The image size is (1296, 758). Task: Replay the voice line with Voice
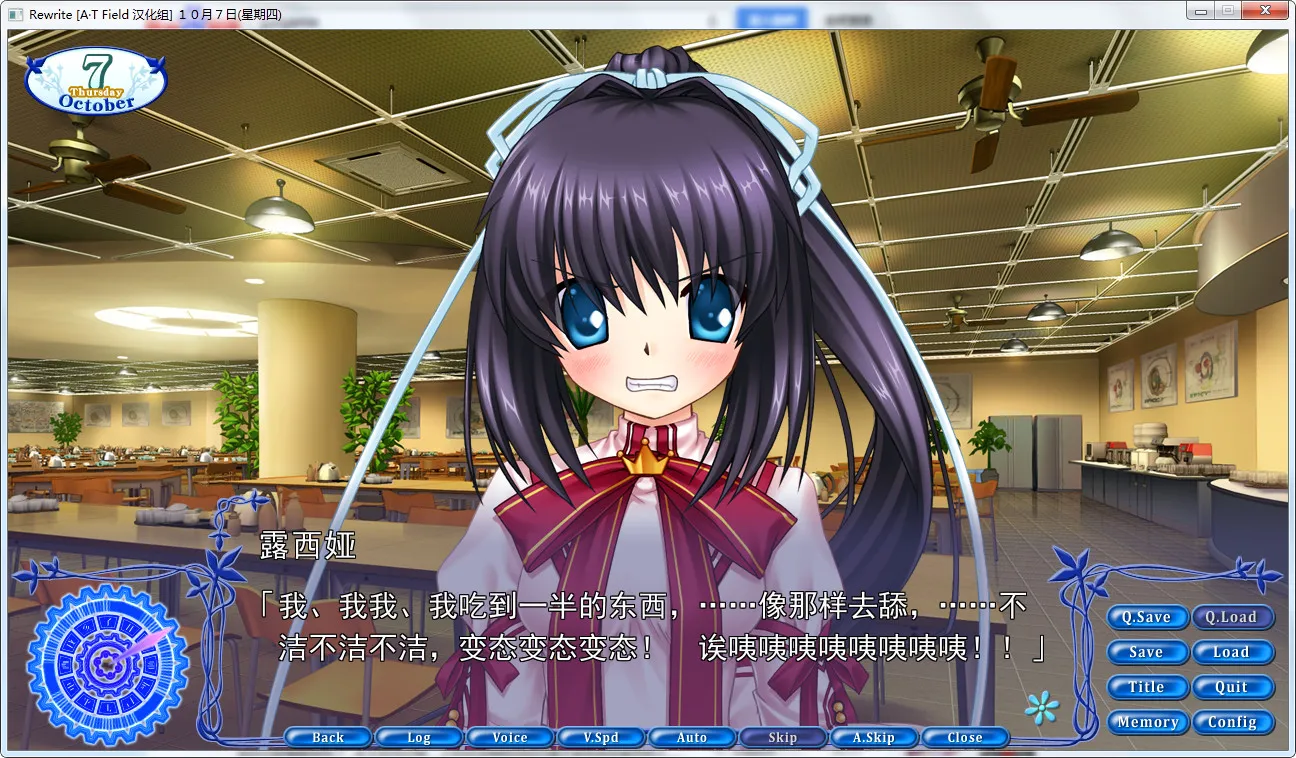point(510,737)
